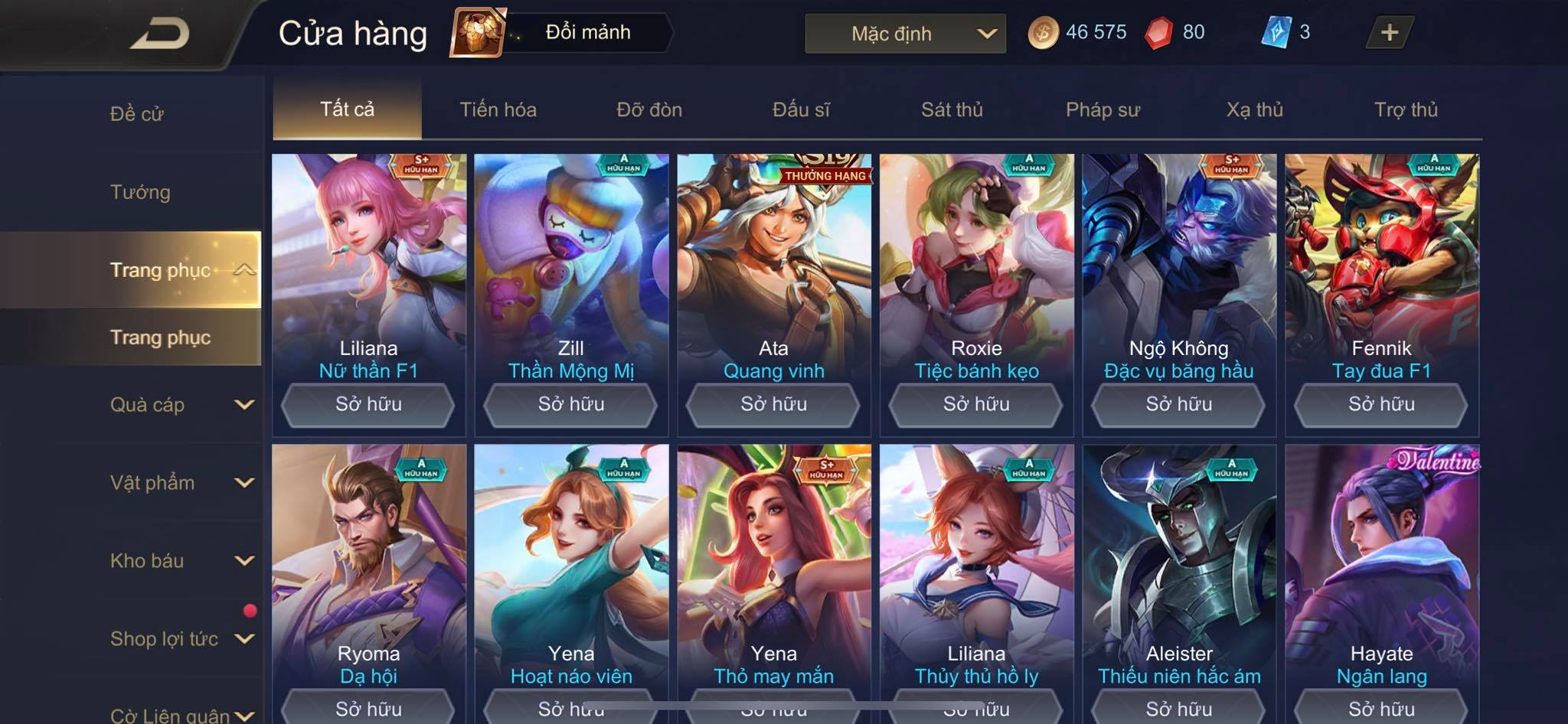This screenshot has height=724, width=1568.
Task: Expand the Quà cáp menu
Action: [x=181, y=405]
